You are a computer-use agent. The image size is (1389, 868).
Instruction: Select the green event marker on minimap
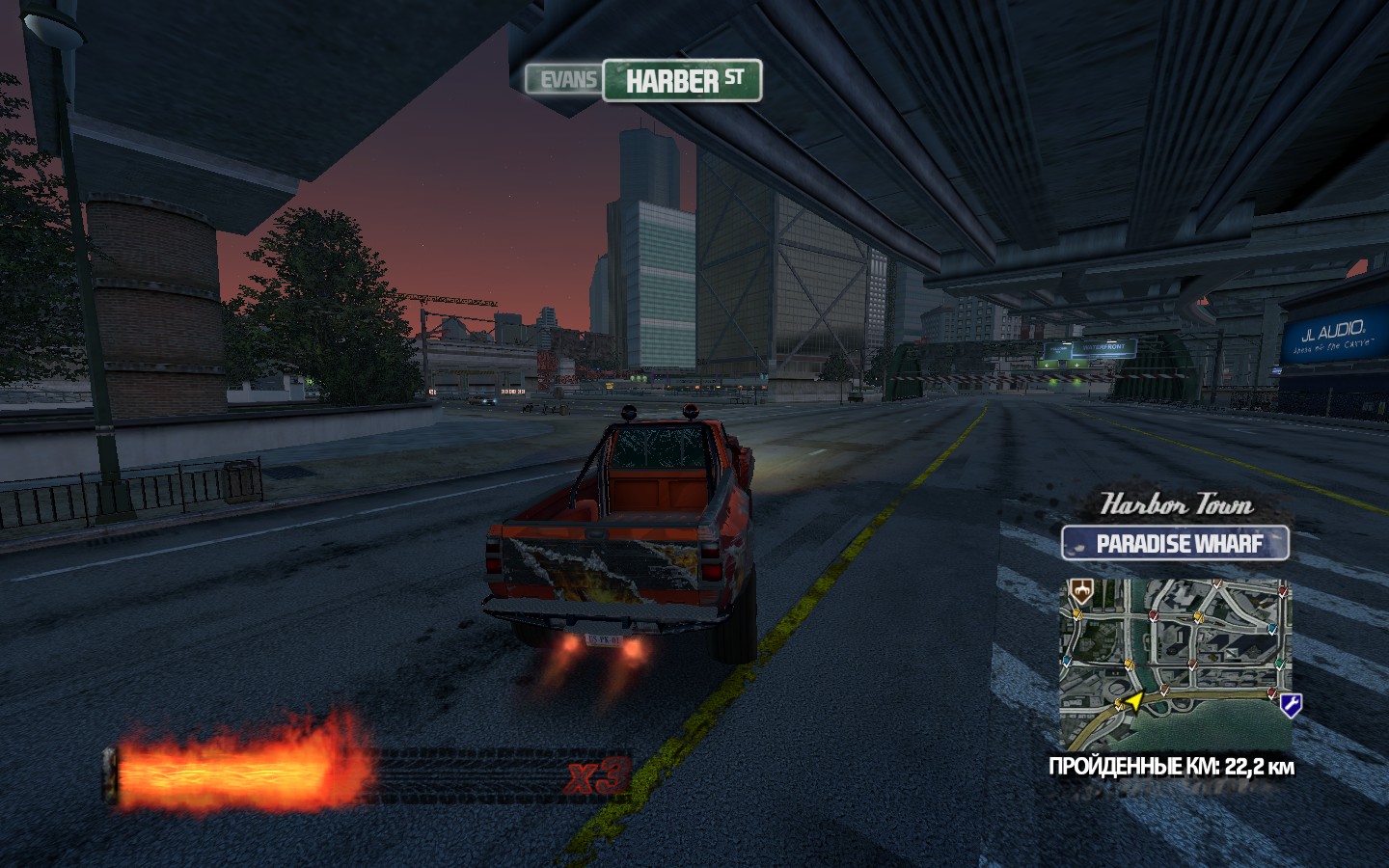(1280, 663)
